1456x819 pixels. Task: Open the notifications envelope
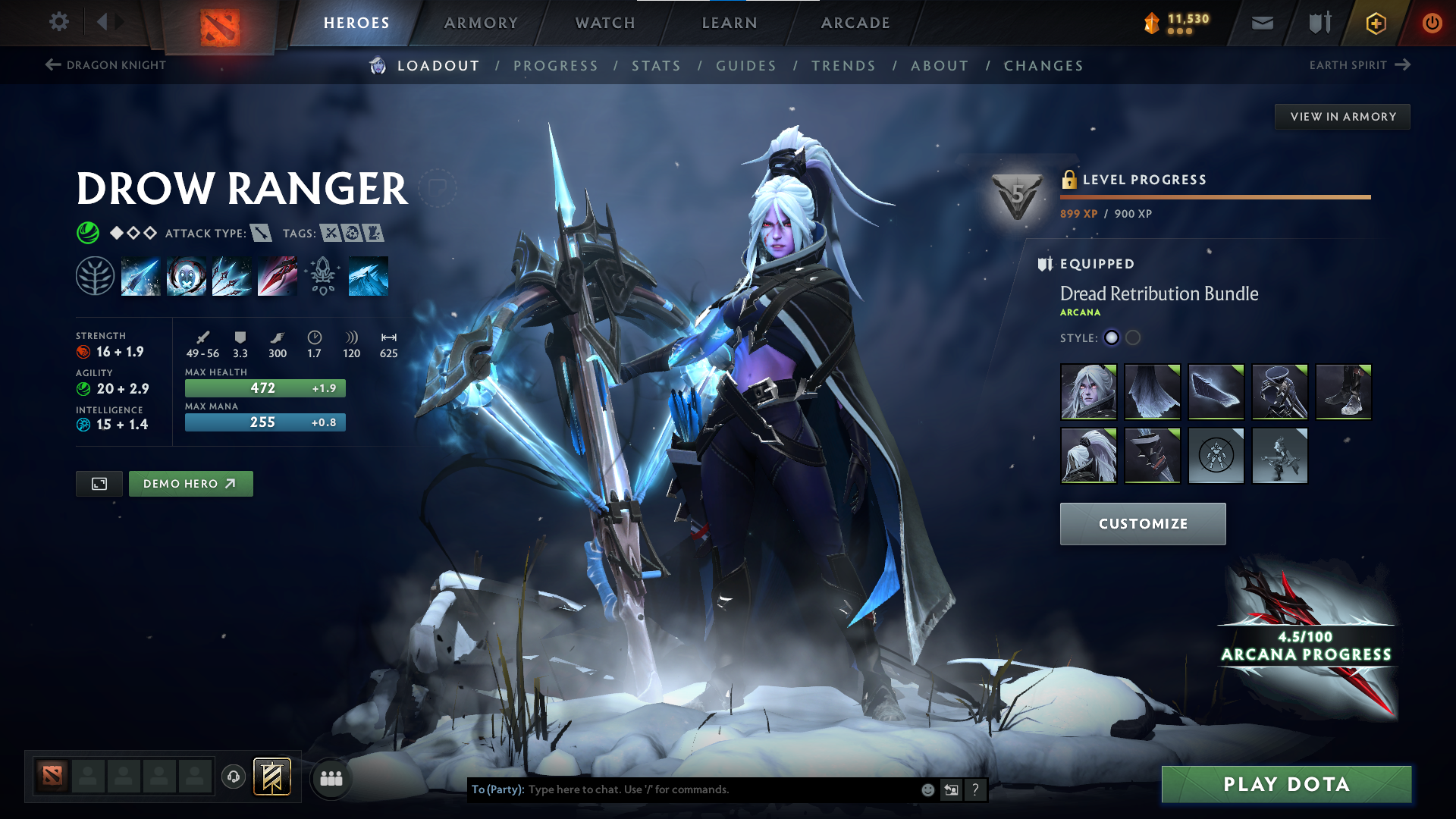click(x=1261, y=23)
